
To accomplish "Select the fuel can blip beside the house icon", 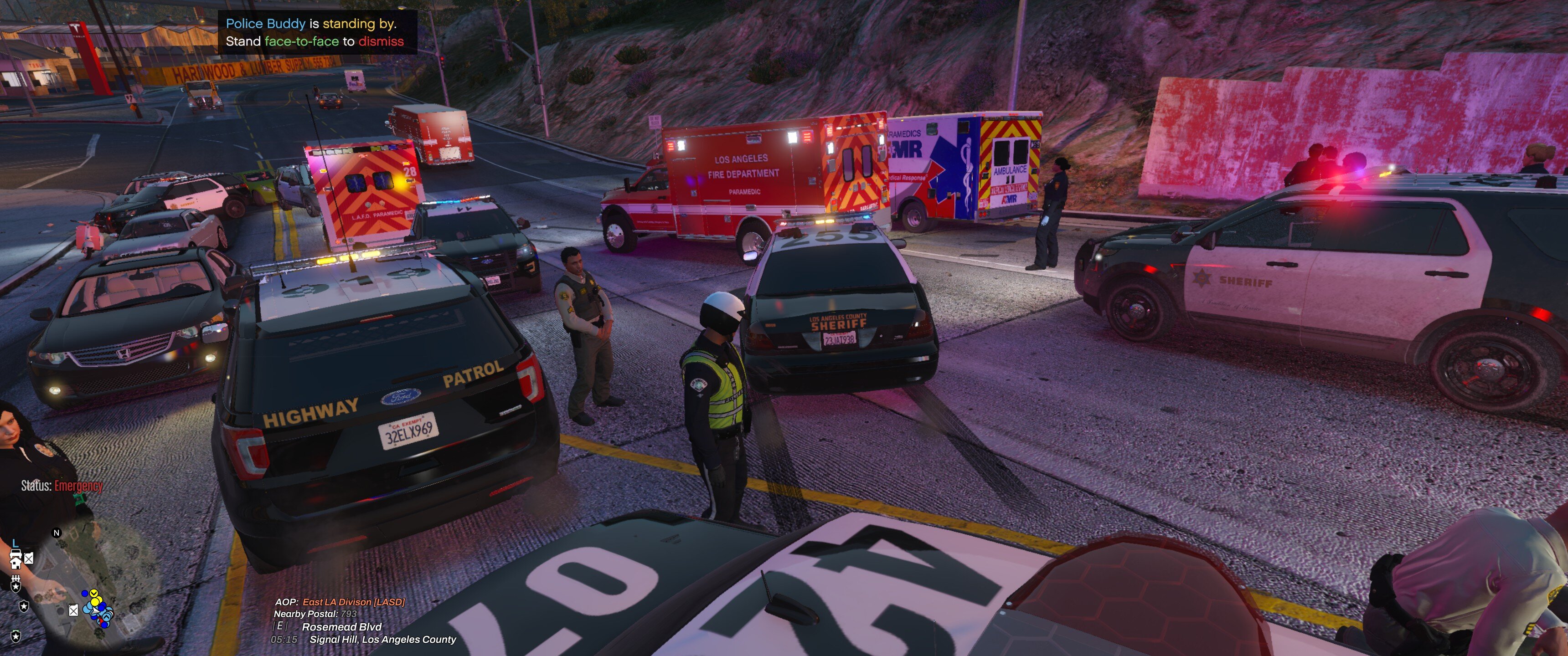I will [x=29, y=558].
